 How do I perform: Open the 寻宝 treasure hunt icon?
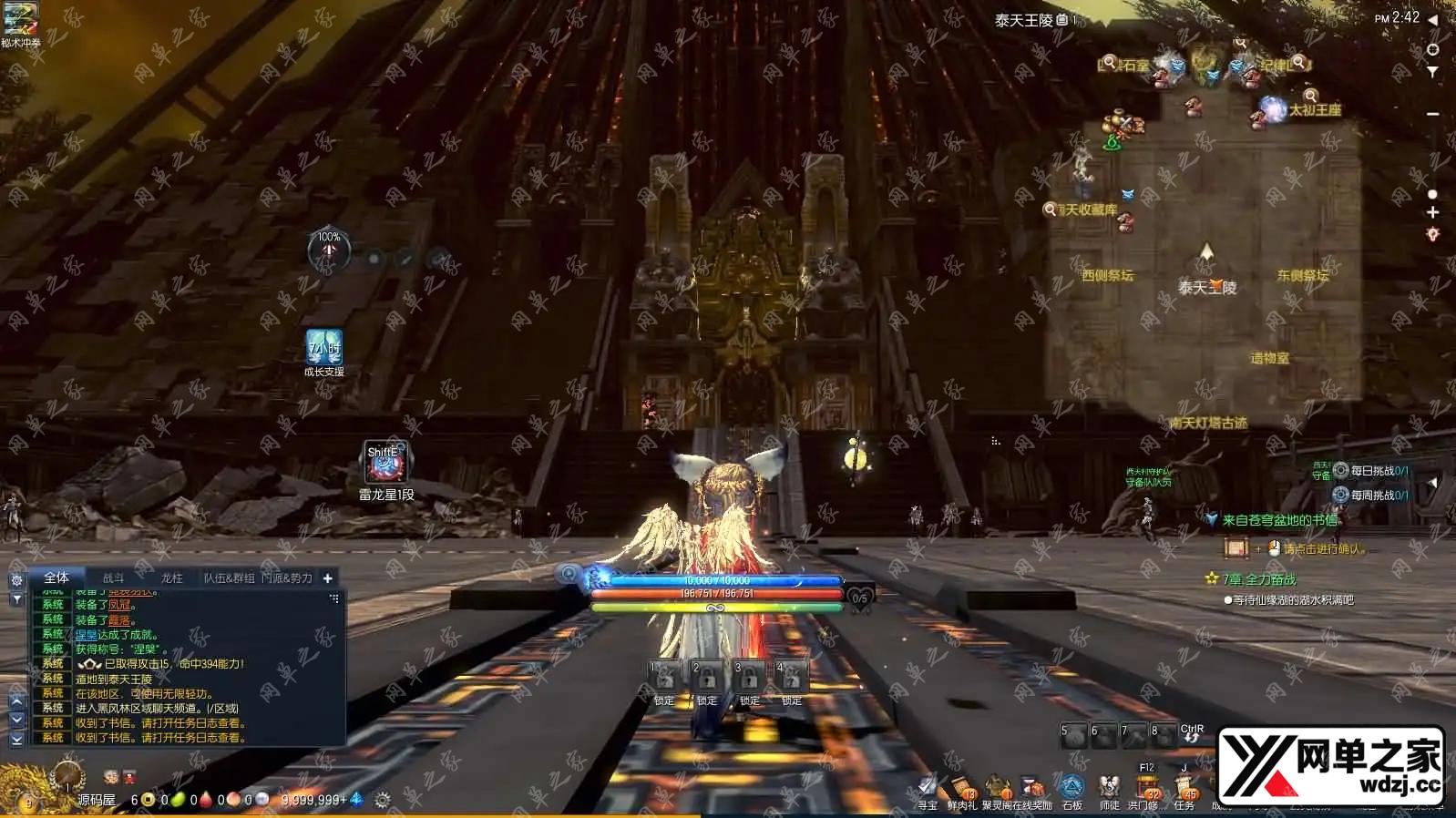pos(927,789)
